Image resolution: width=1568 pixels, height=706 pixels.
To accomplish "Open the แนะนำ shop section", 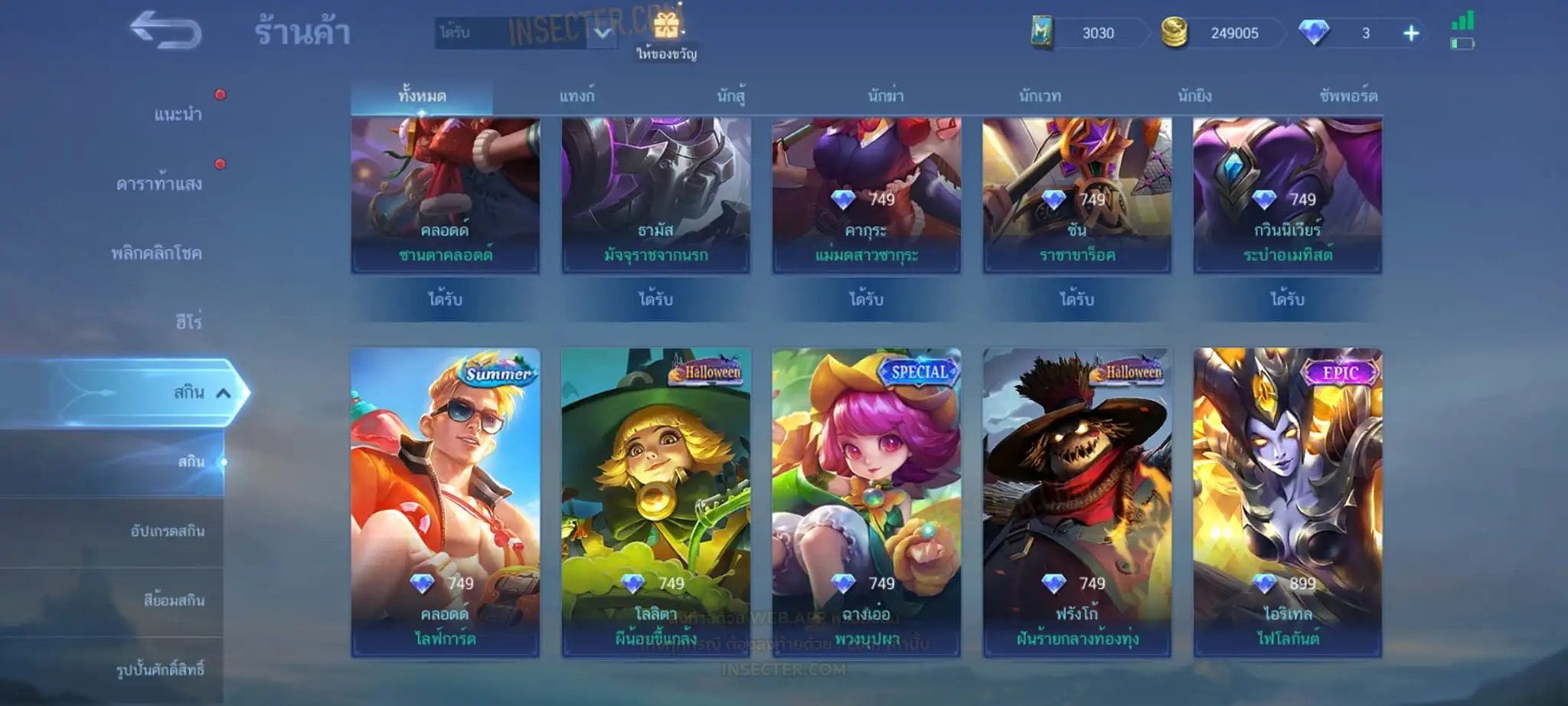I will pyautogui.click(x=178, y=115).
